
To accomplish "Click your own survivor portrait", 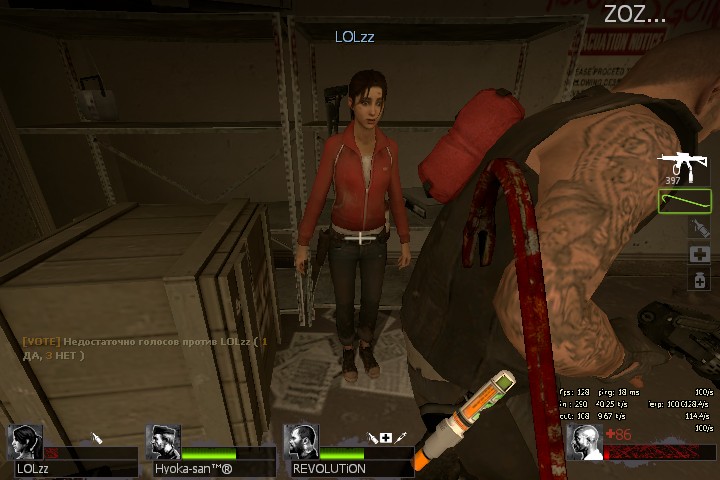I will tap(584, 442).
